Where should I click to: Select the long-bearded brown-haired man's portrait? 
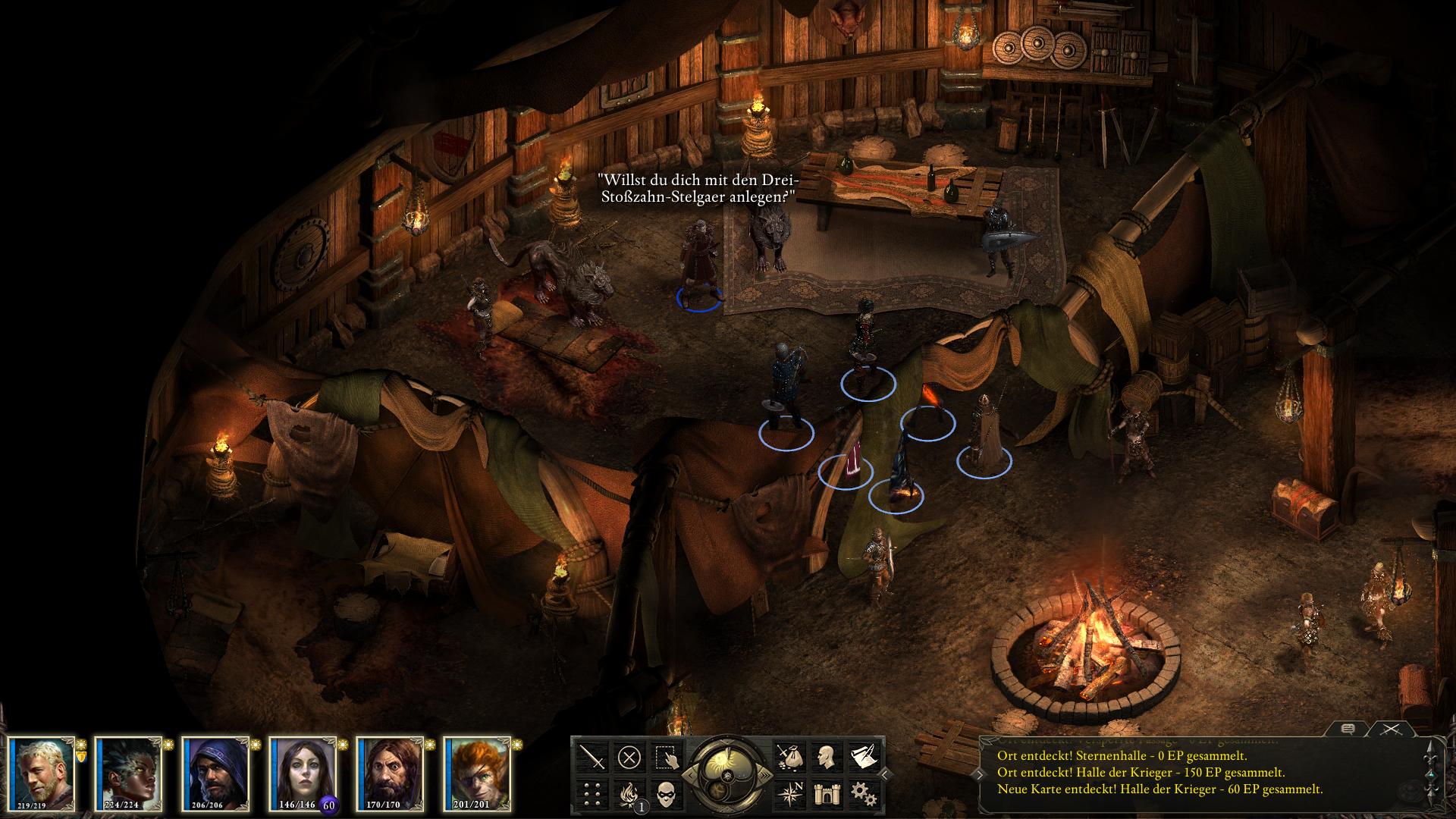(391, 772)
